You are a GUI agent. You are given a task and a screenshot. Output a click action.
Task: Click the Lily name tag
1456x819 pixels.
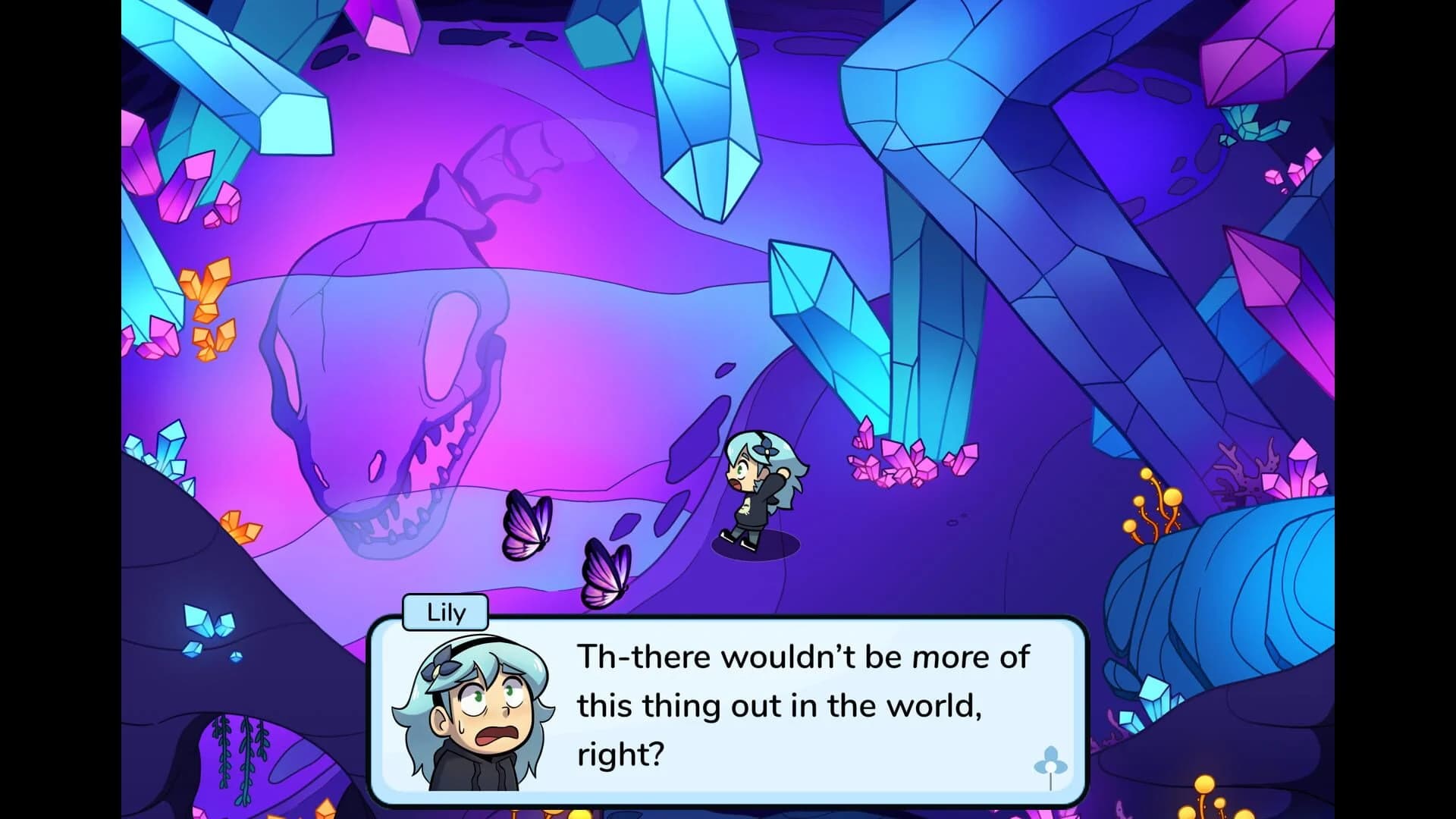pos(444,613)
